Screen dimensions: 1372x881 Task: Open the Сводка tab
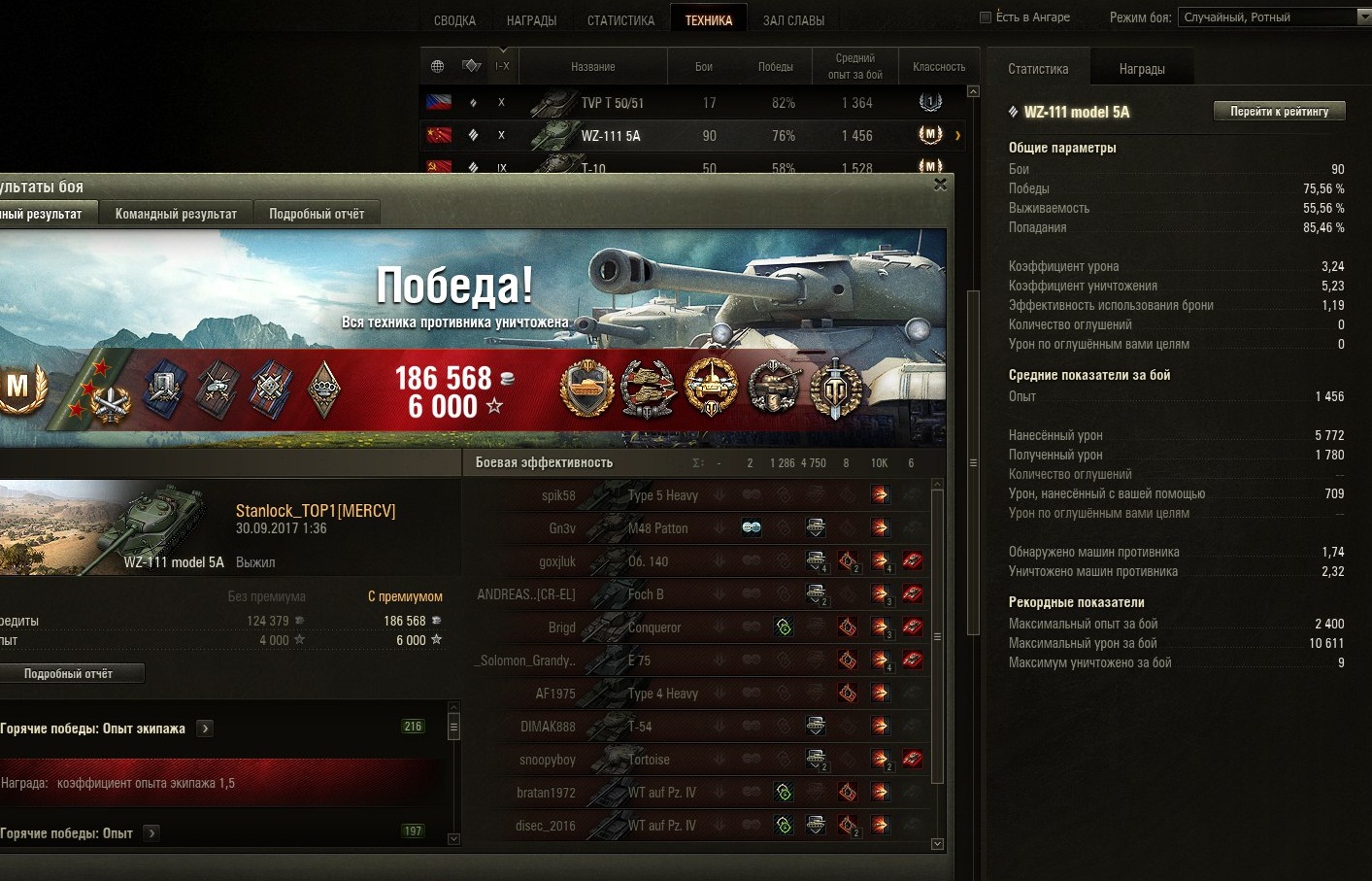click(x=454, y=20)
